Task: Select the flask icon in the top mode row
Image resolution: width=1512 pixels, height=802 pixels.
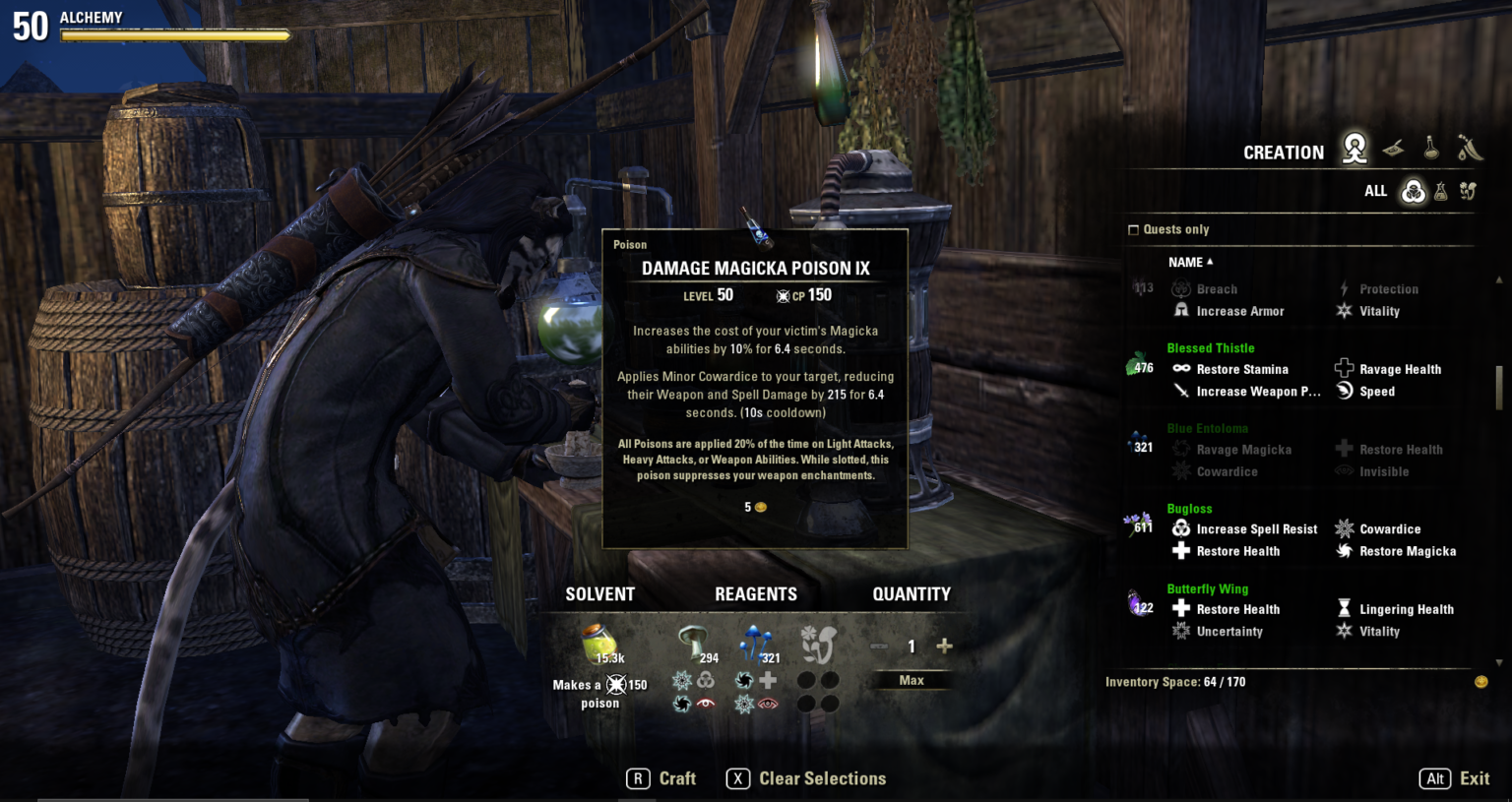Action: pos(1432,148)
